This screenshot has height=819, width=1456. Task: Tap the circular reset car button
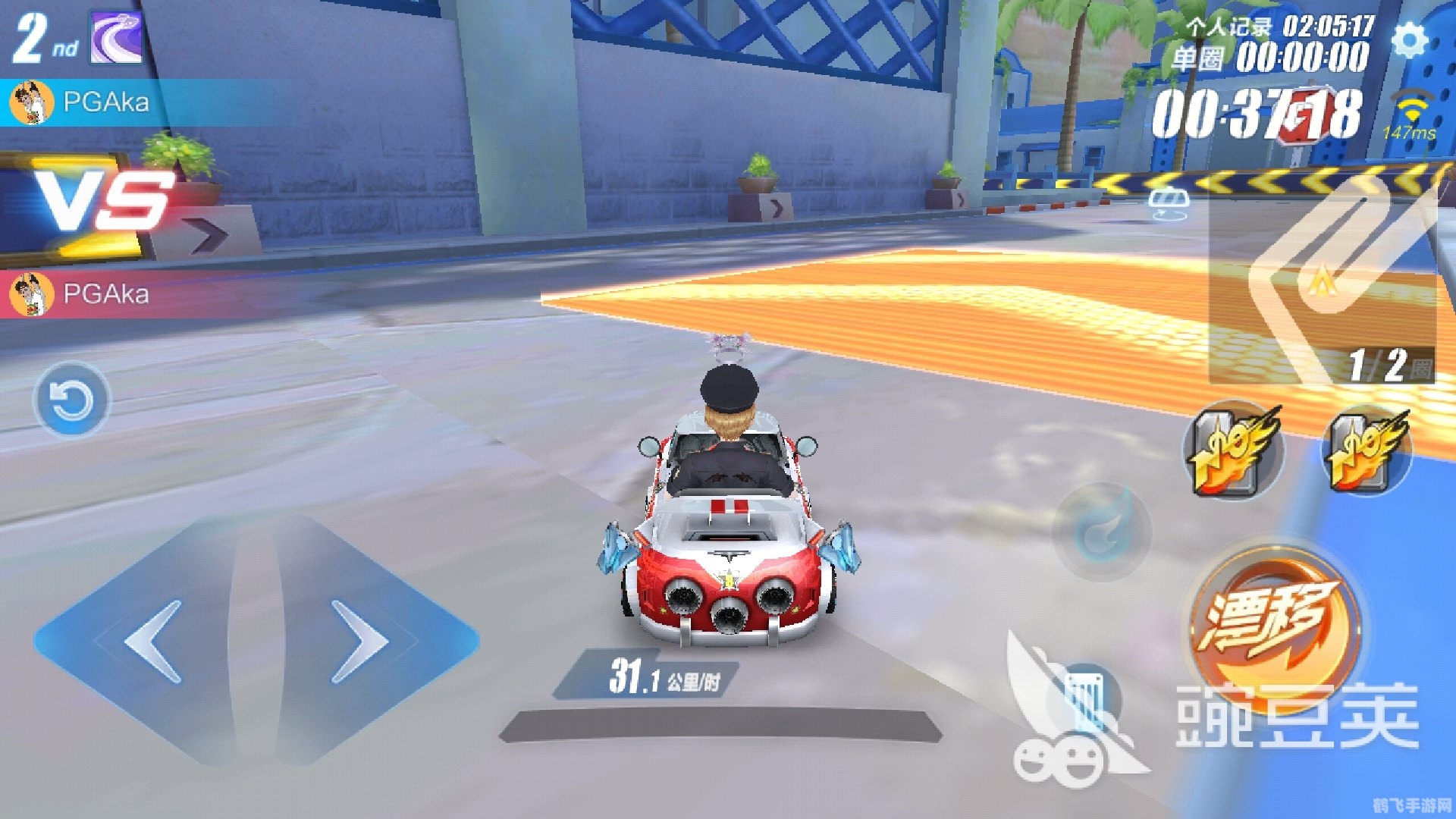[72, 400]
